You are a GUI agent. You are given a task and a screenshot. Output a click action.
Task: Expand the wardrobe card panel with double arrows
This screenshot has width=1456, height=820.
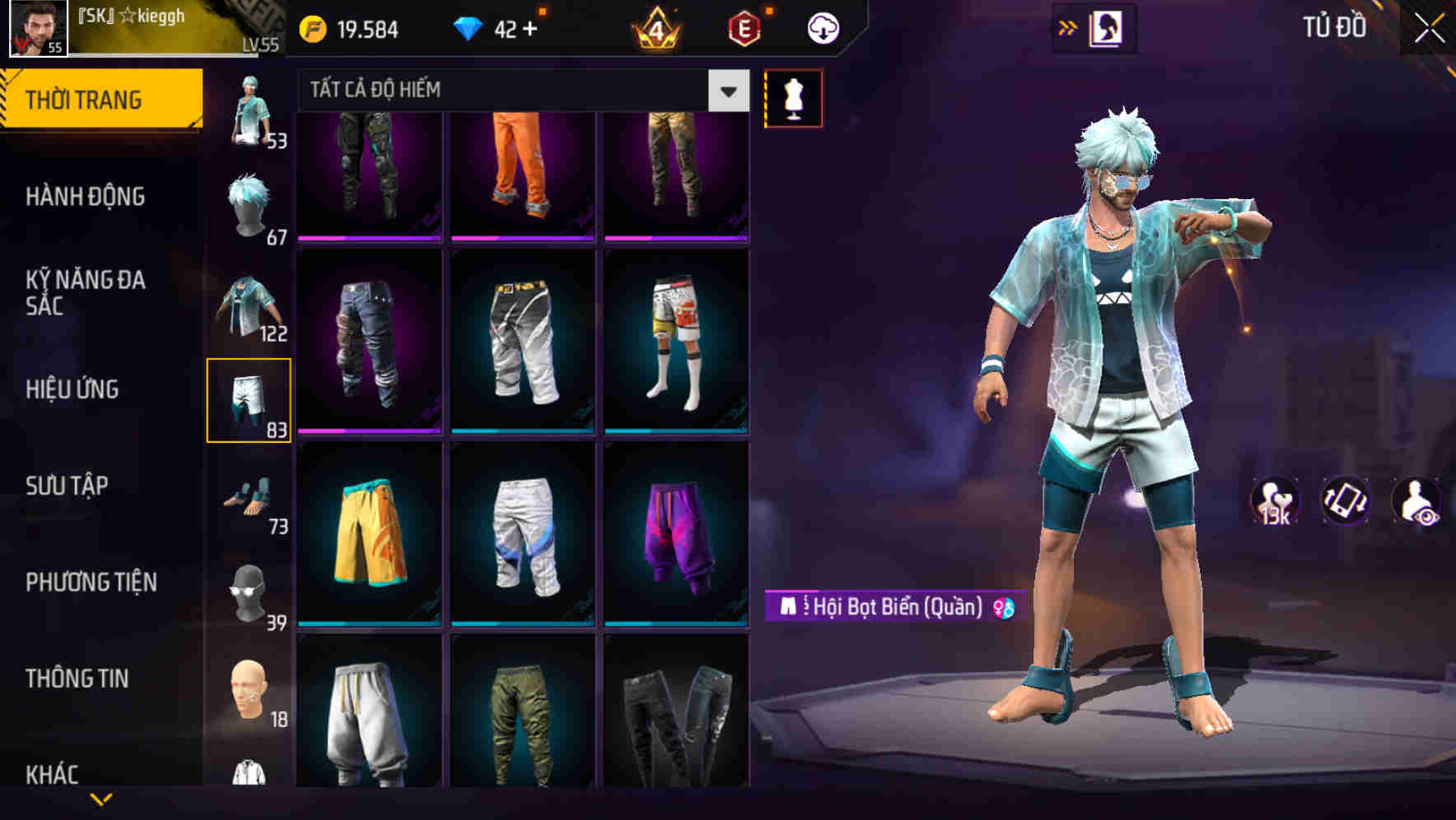tap(1069, 27)
